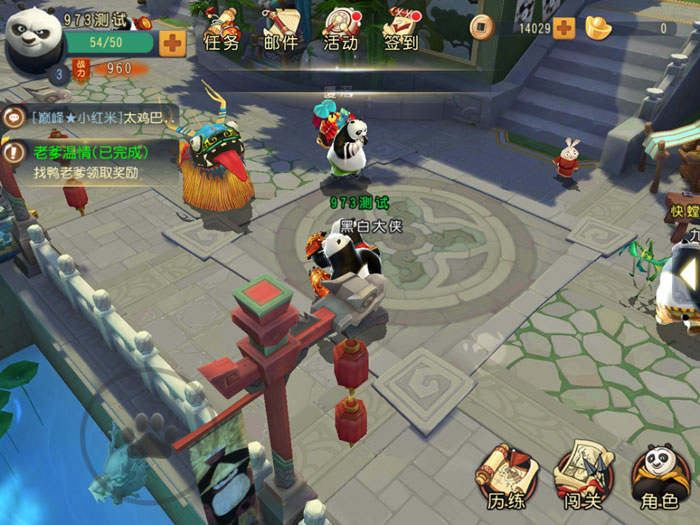
Task: Tap the panda player avatar portrait
Action: click(33, 35)
